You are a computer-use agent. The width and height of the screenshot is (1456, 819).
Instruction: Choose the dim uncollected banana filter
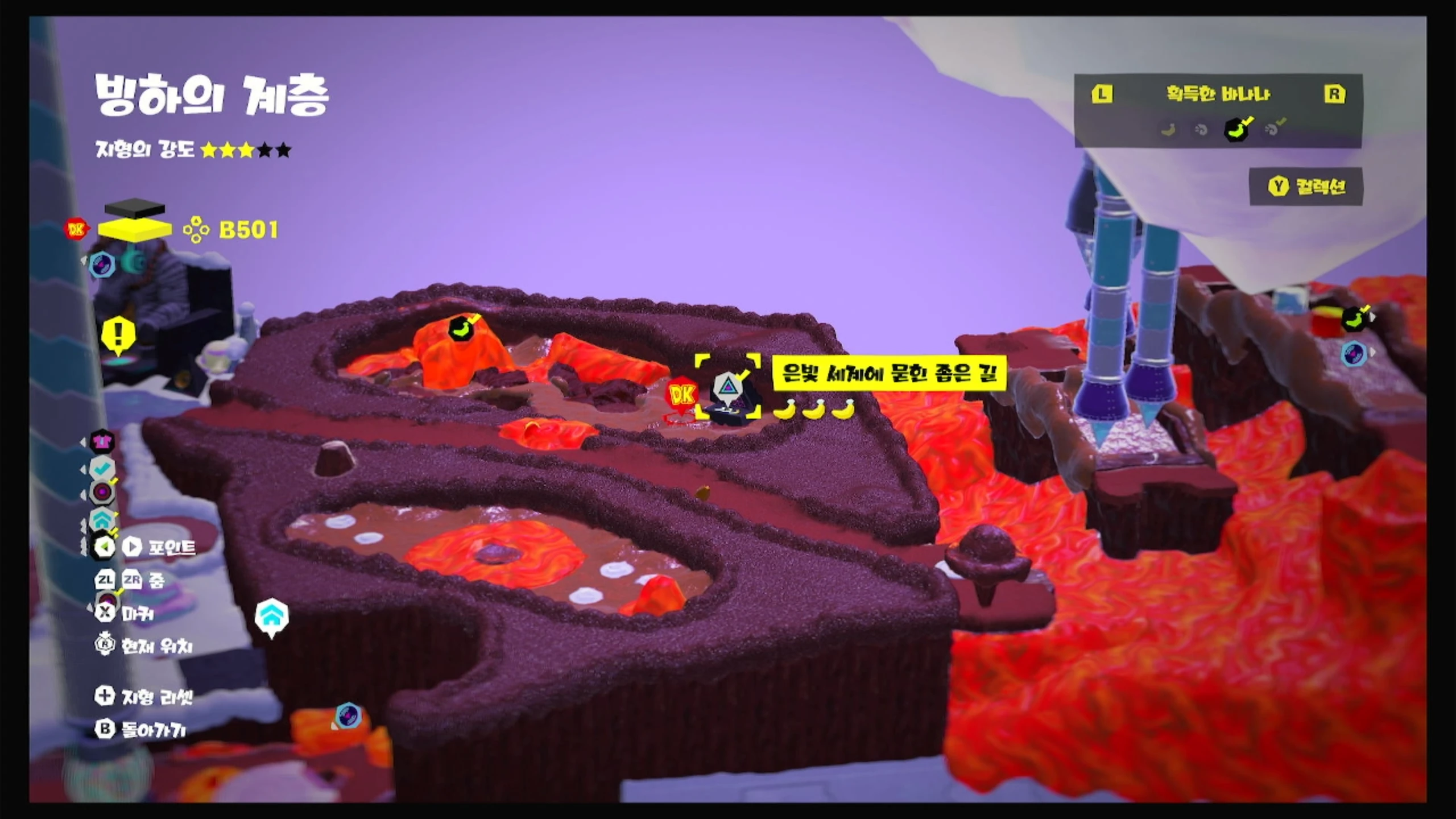[x=1168, y=130]
